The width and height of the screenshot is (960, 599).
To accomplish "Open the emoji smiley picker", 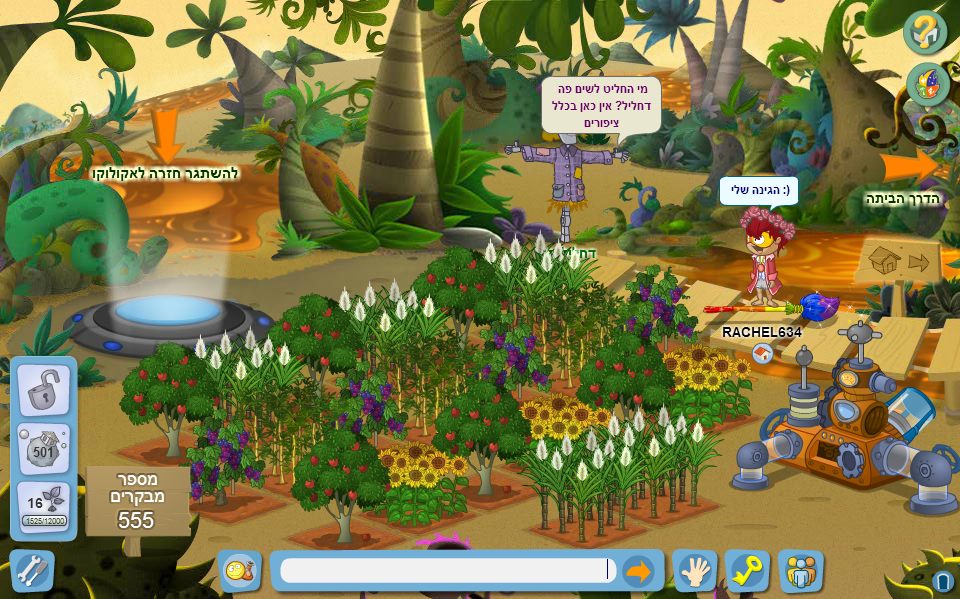I will pos(240,571).
